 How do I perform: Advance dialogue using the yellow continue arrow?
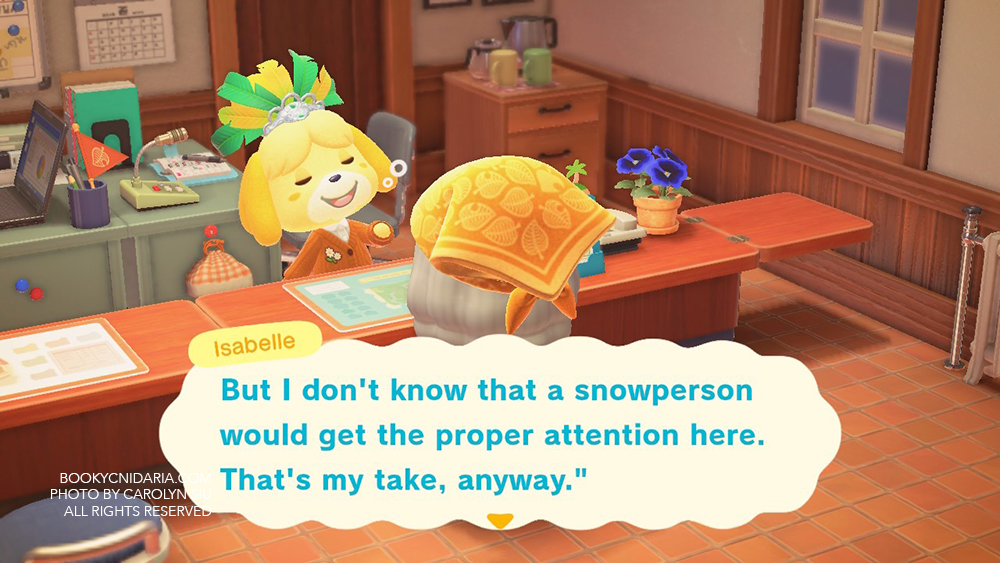(x=499, y=521)
